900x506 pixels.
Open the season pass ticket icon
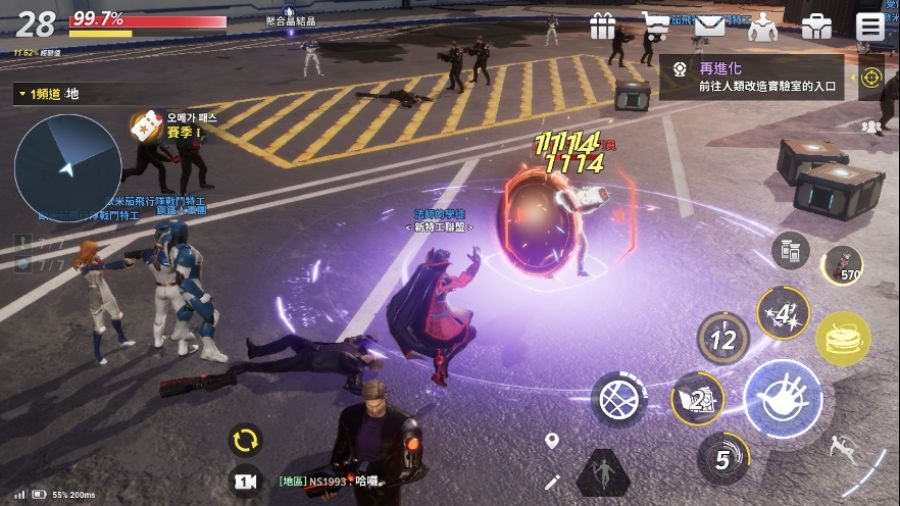pos(146,122)
